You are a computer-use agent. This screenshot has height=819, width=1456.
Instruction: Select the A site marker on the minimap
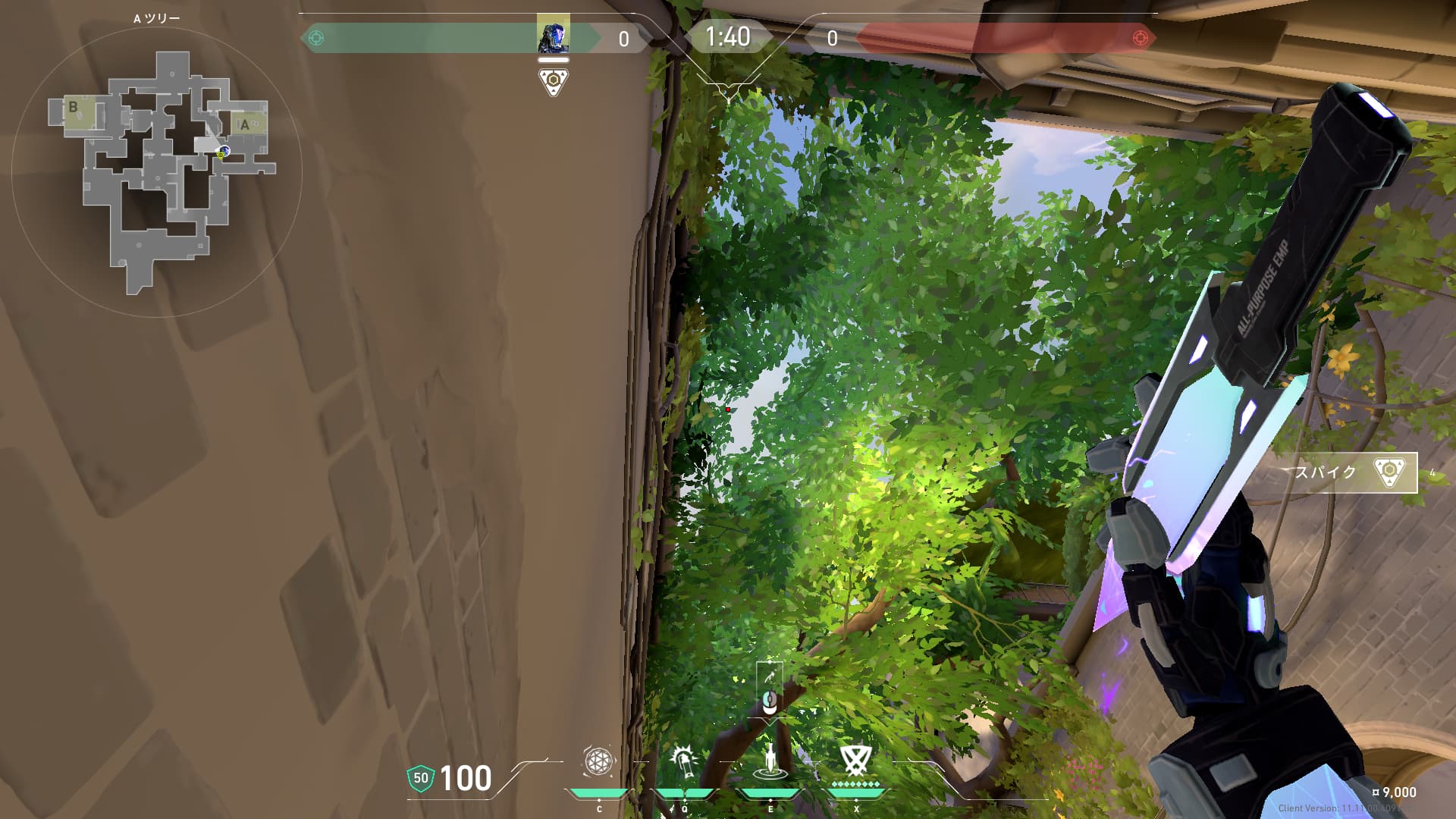tap(245, 124)
